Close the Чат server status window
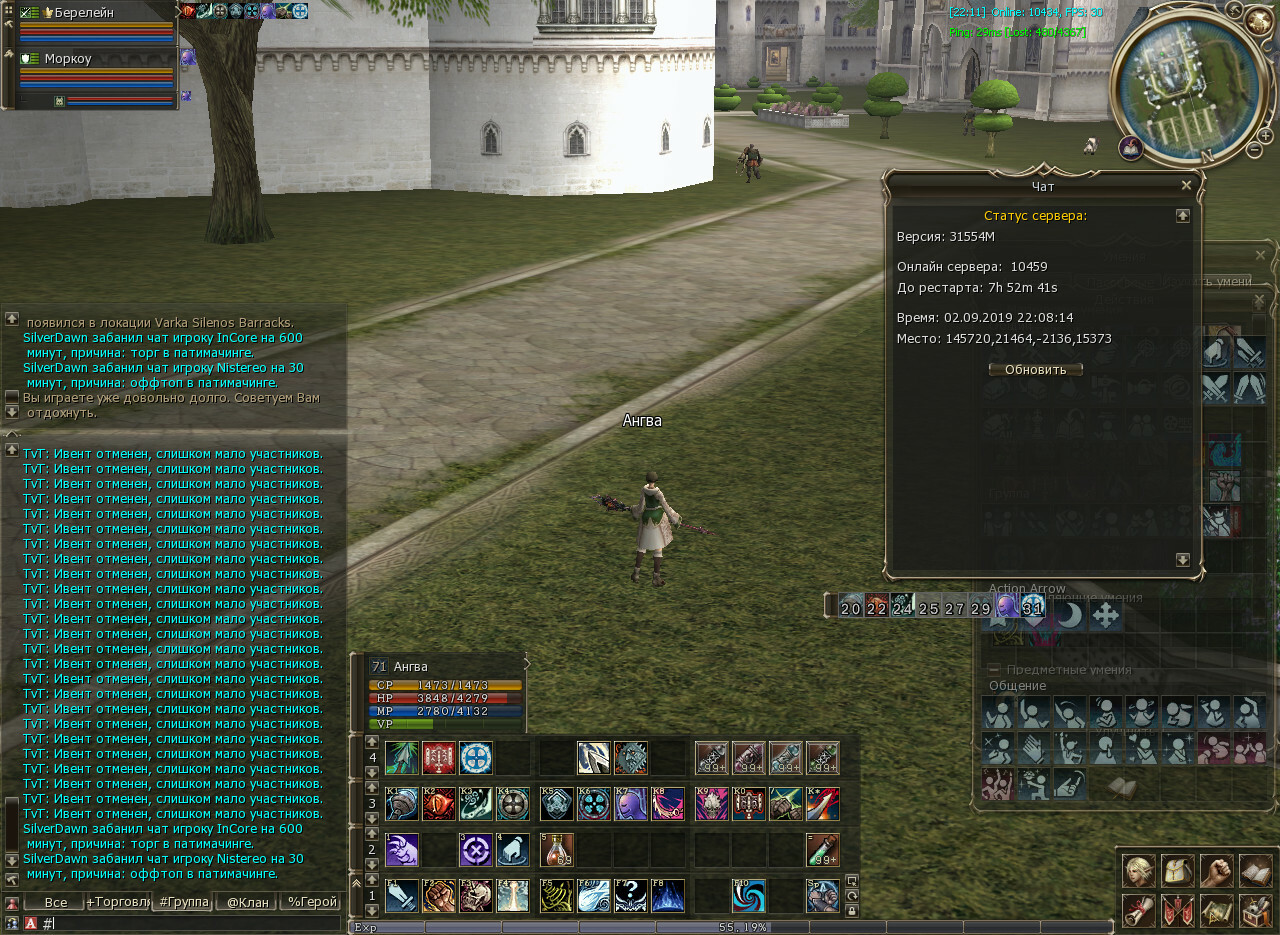The image size is (1280, 935). pos(1186,185)
